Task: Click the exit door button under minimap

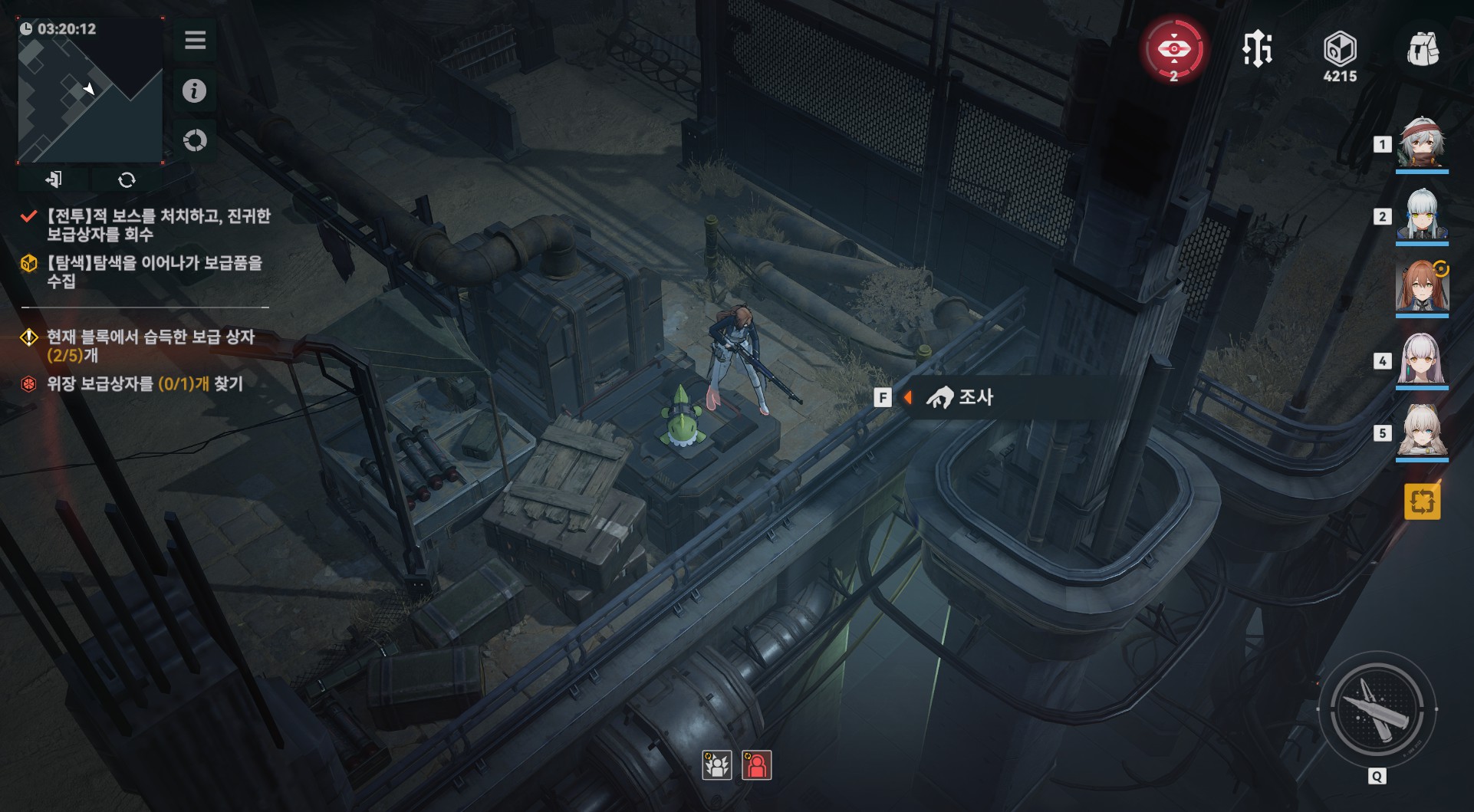Action: [54, 179]
